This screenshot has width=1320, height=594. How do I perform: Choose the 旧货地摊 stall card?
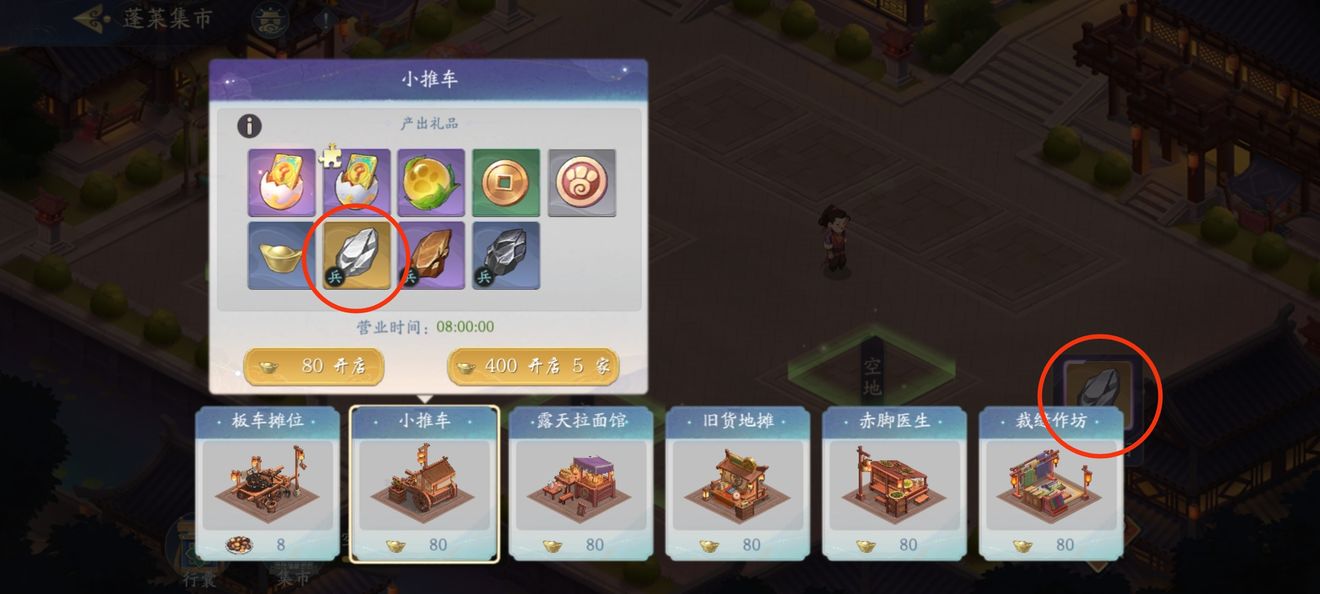click(x=738, y=482)
